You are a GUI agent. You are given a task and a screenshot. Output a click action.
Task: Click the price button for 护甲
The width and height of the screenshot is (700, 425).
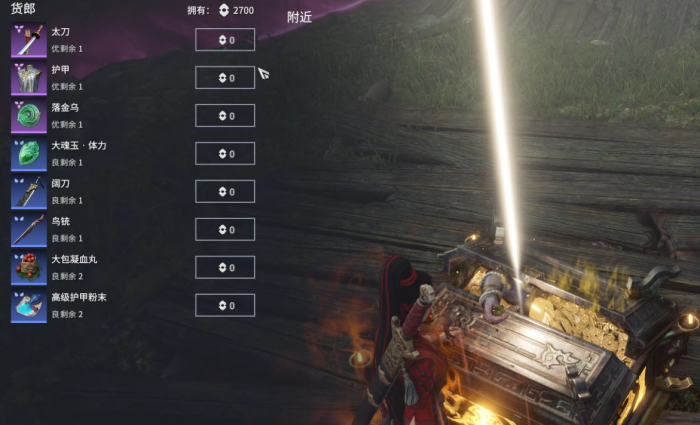225,78
